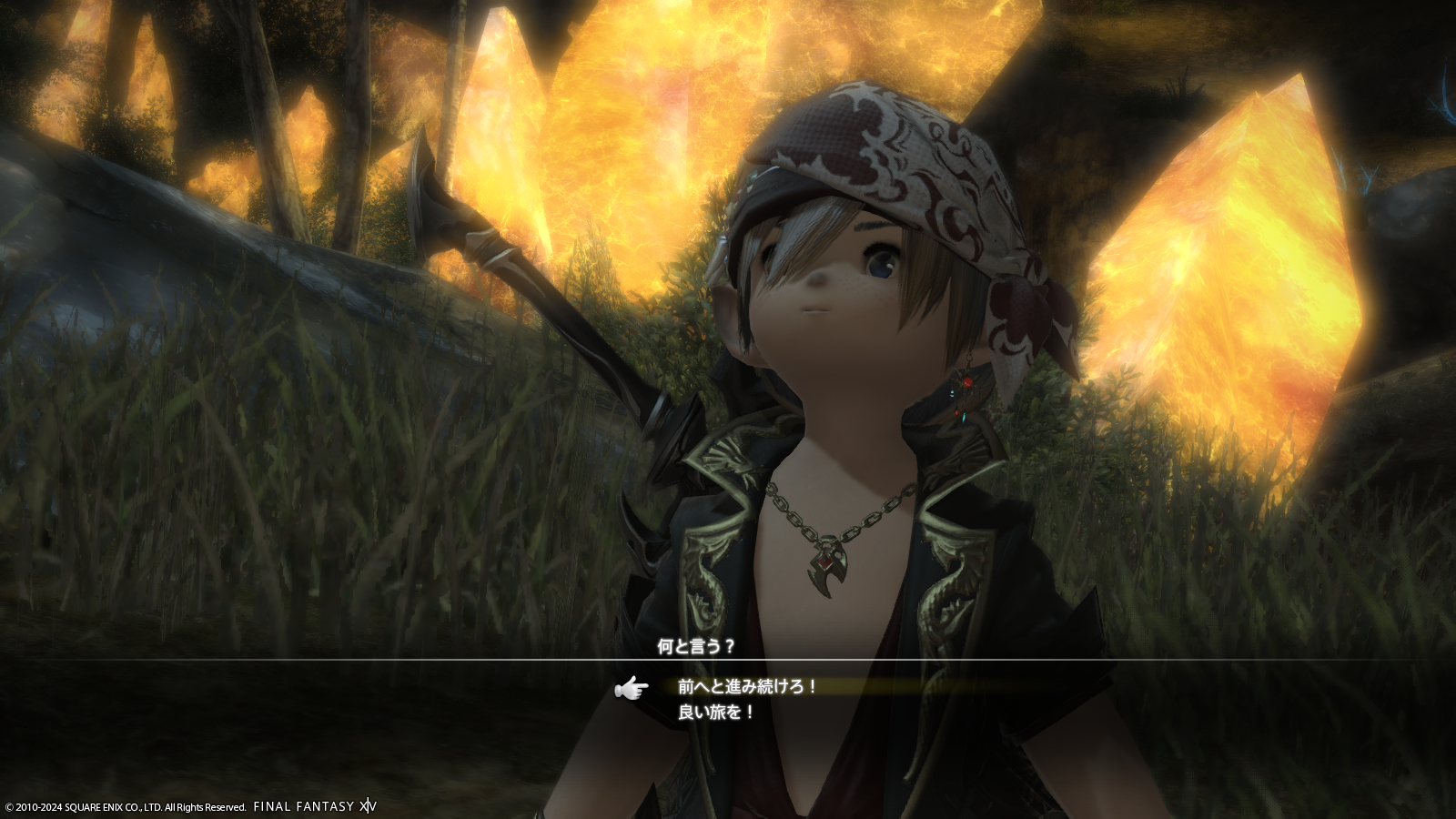
Task: Select the dialogue option 良い旅を！
Action: pos(716,713)
